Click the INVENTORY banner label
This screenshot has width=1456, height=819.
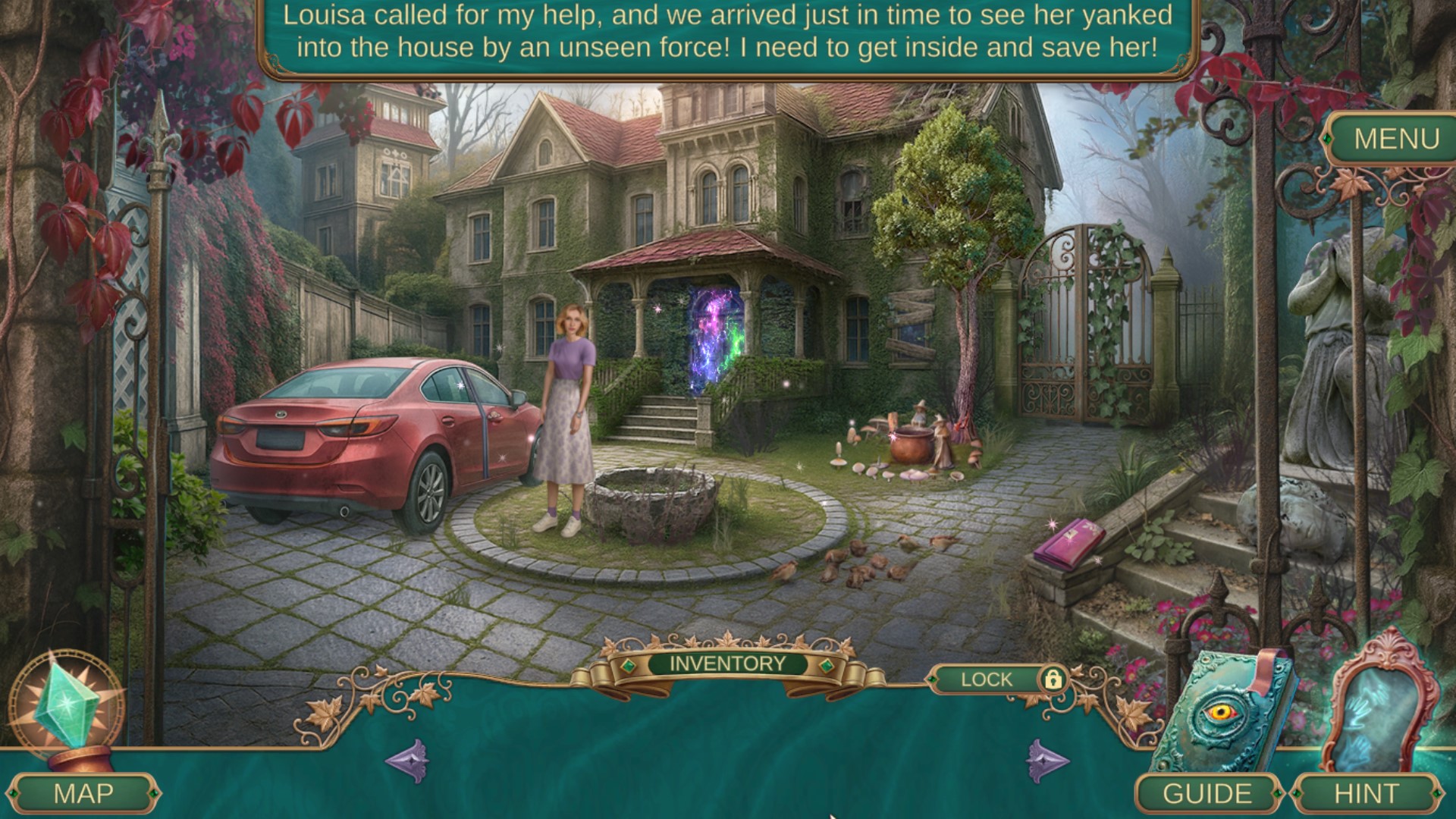point(727,664)
